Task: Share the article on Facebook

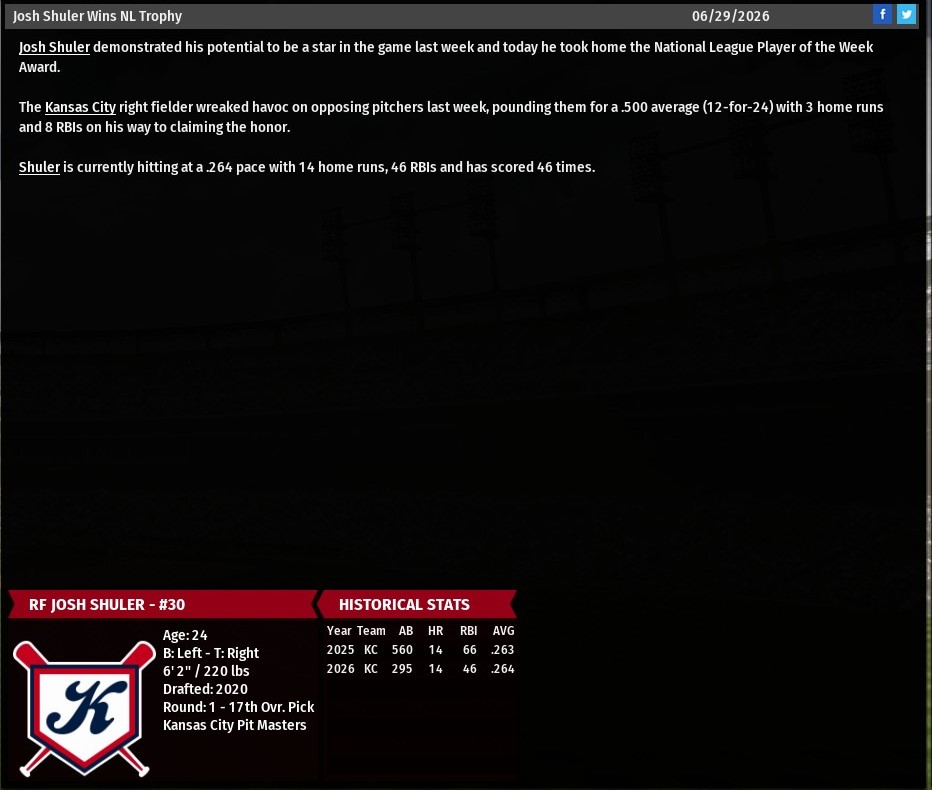Action: [882, 14]
